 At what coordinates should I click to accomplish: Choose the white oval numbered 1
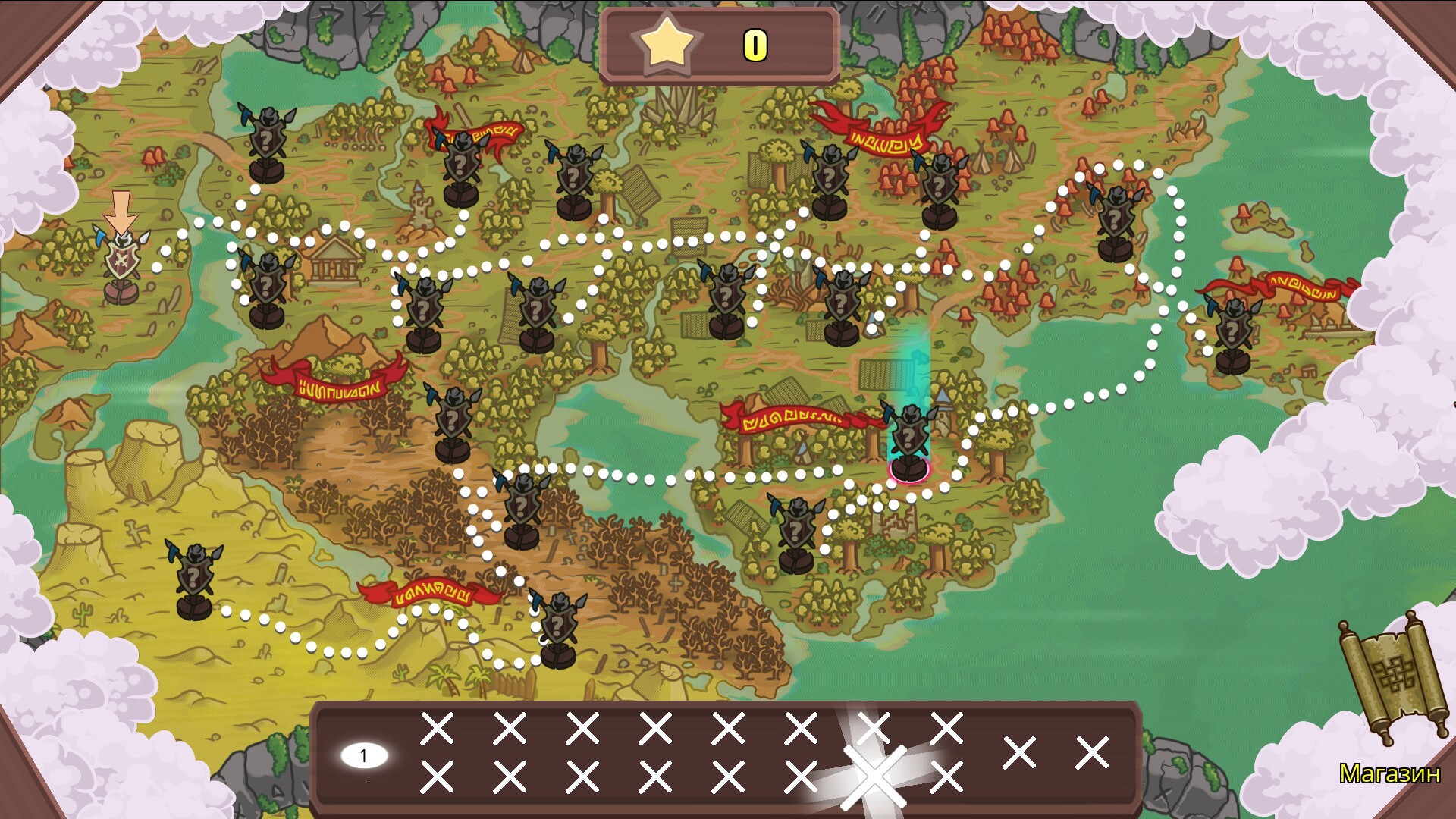point(364,755)
